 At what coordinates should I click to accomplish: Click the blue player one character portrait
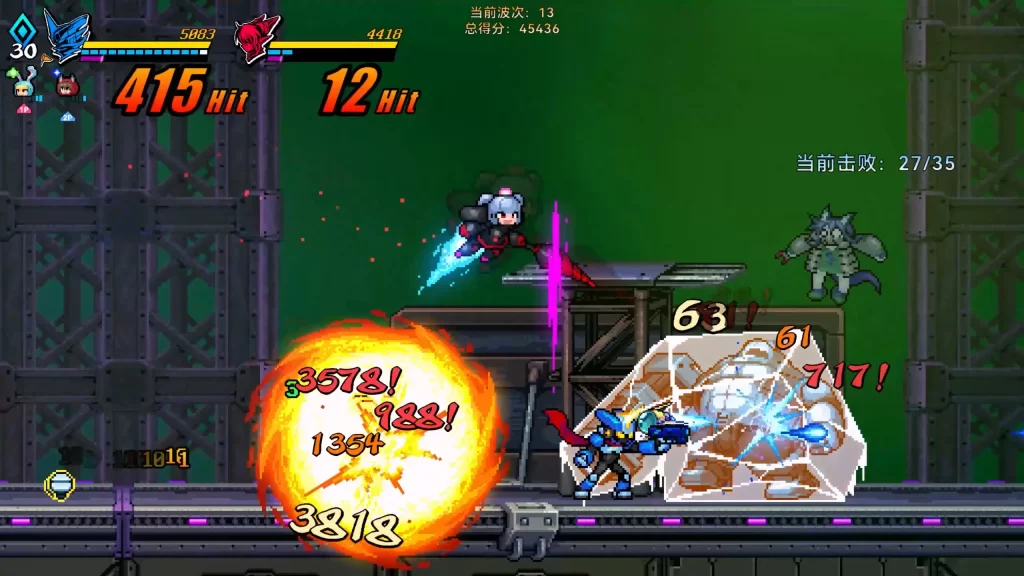pos(65,37)
